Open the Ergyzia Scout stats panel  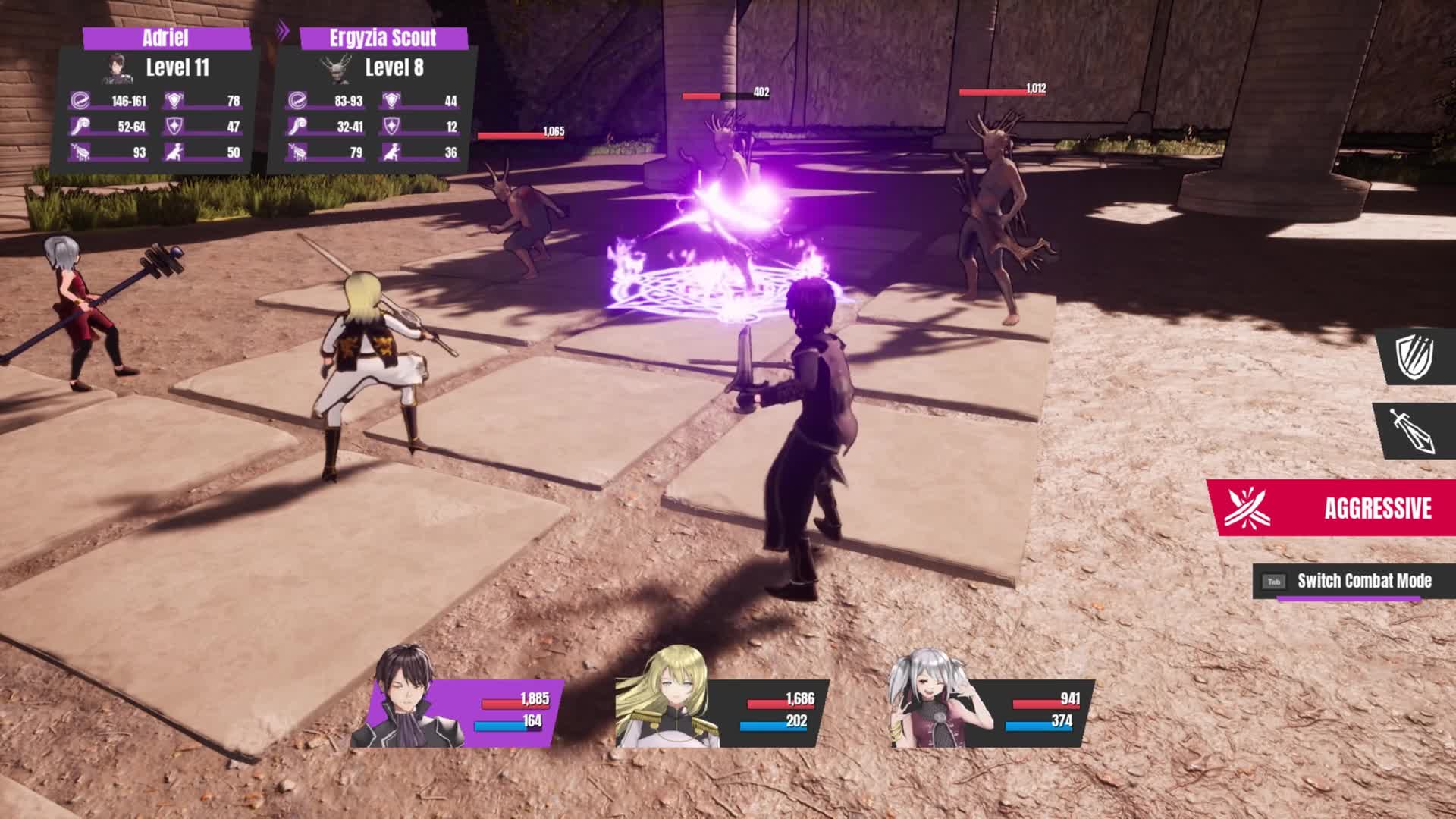[373, 102]
